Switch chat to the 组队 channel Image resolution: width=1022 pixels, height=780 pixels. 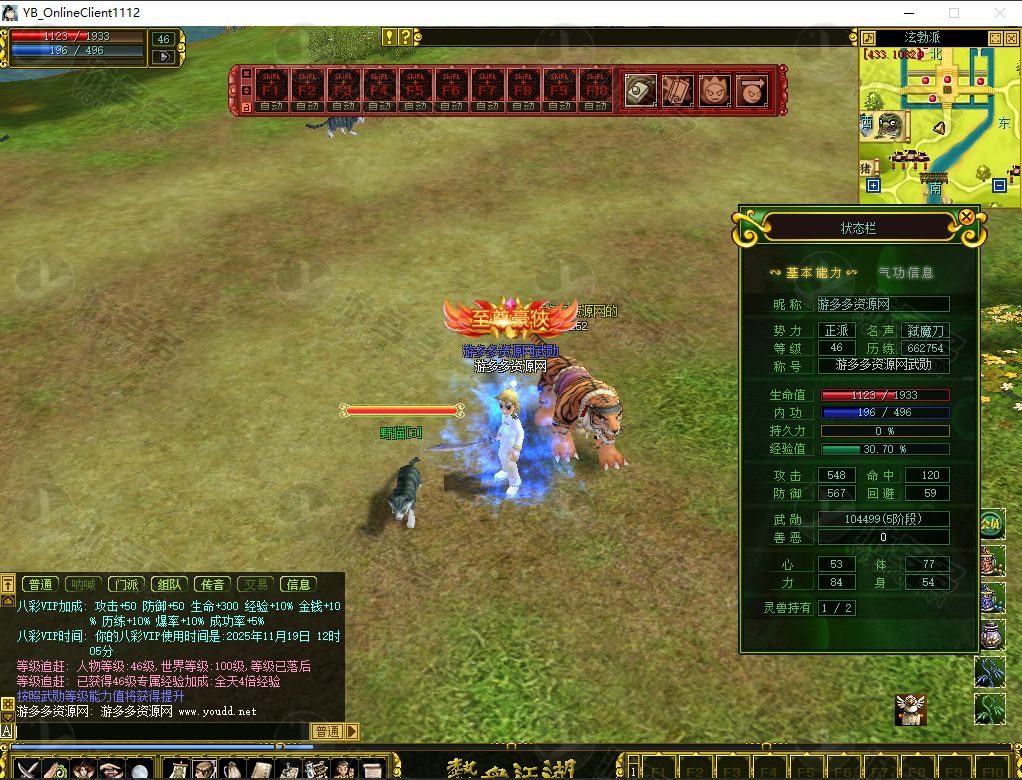point(169,584)
